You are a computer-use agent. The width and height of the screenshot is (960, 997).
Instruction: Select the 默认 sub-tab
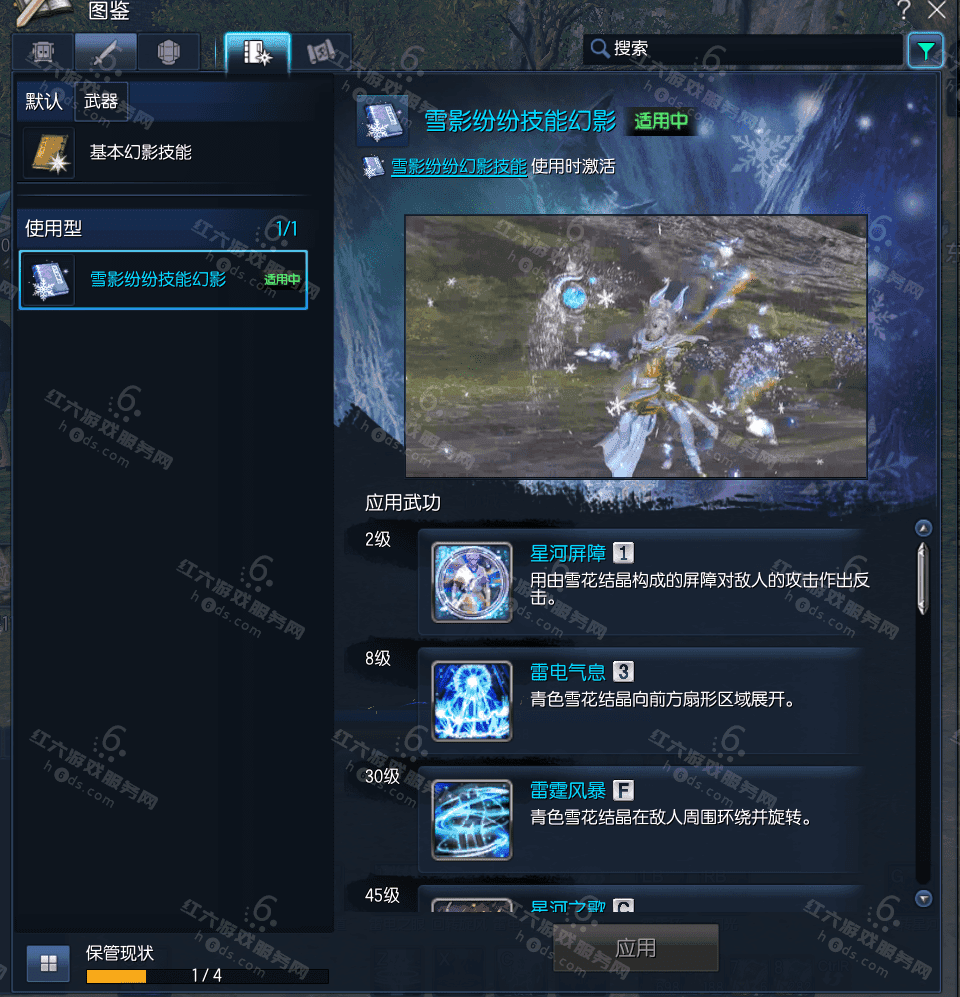pos(44,102)
